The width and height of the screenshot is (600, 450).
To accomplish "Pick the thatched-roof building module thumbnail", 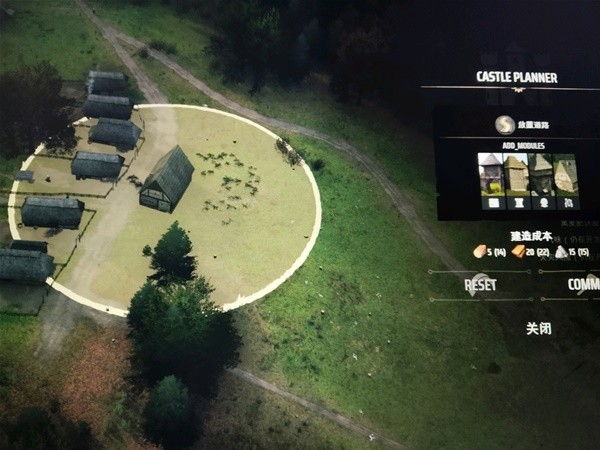I will point(567,174).
